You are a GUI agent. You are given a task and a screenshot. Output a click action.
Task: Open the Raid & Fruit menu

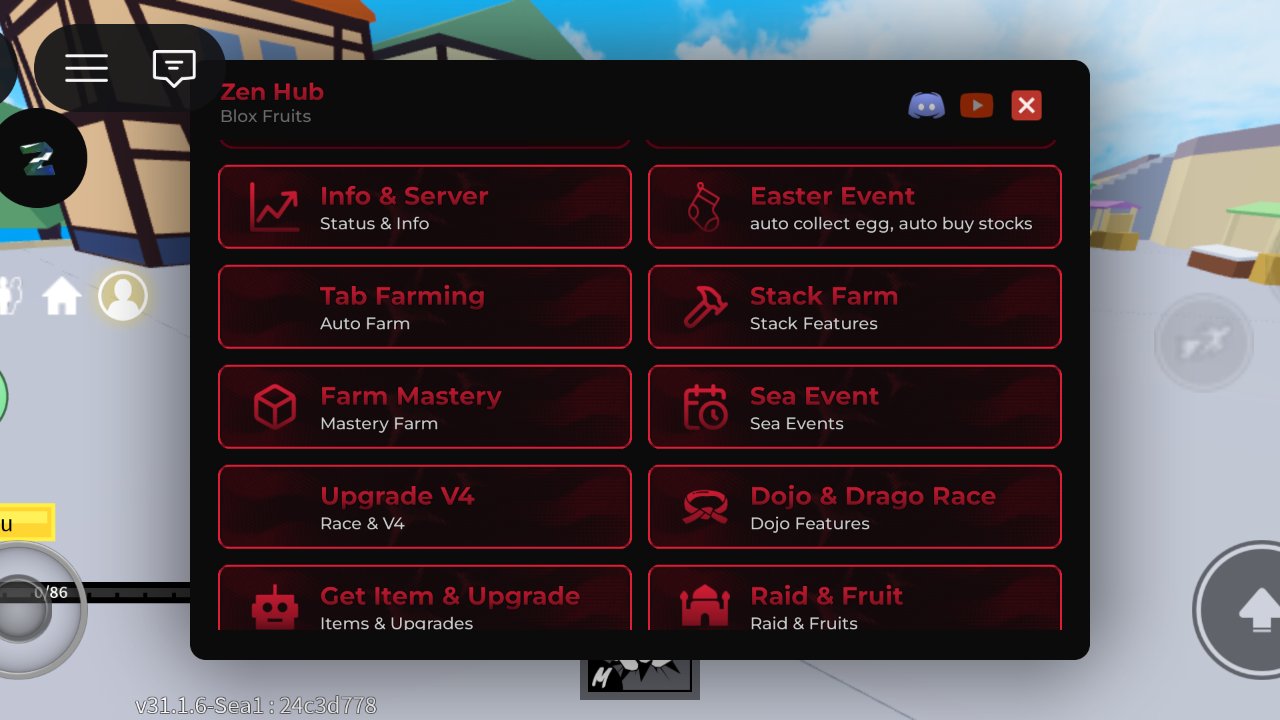pos(854,600)
